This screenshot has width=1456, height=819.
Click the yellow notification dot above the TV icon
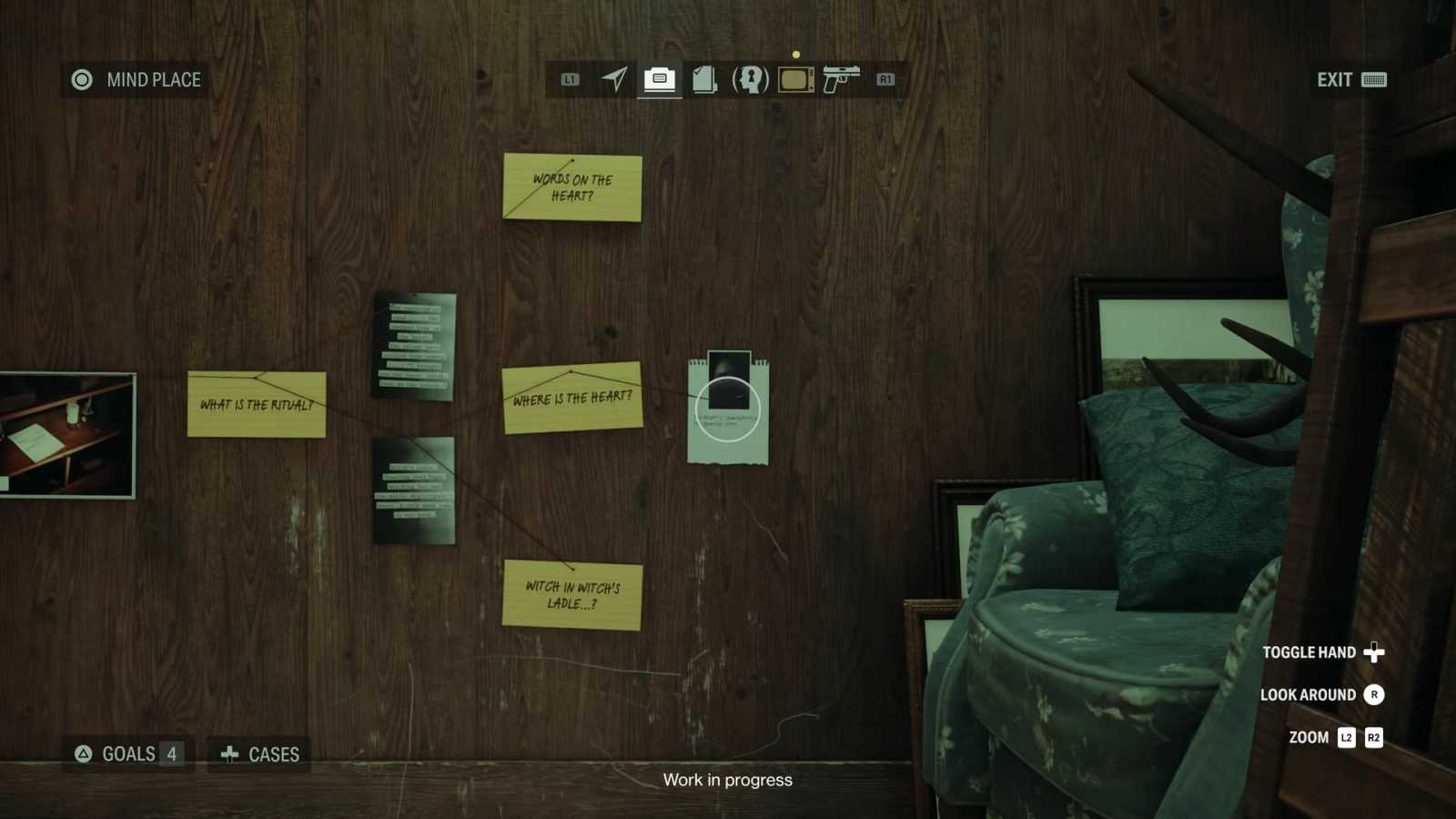796,54
